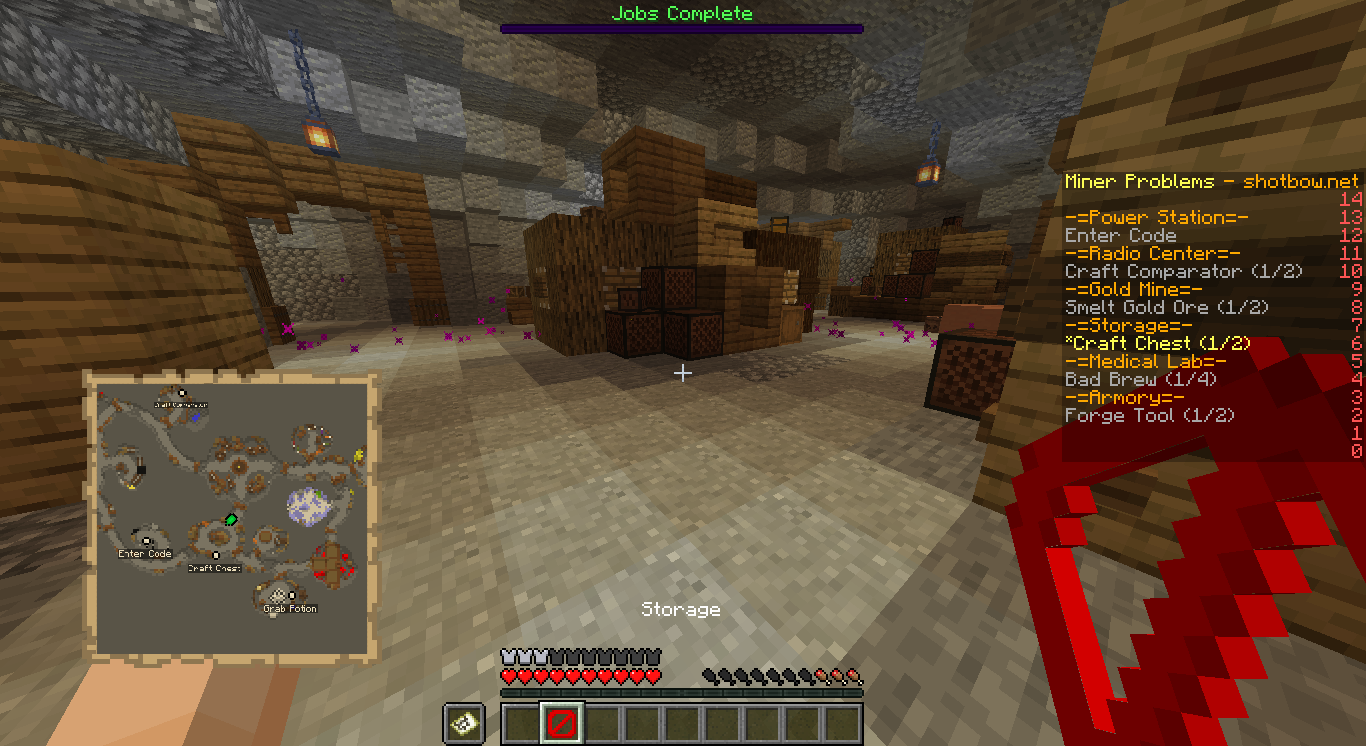Click the Forge Tool (1/2) objective
Image resolution: width=1366 pixels, height=746 pixels.
(x=1149, y=416)
